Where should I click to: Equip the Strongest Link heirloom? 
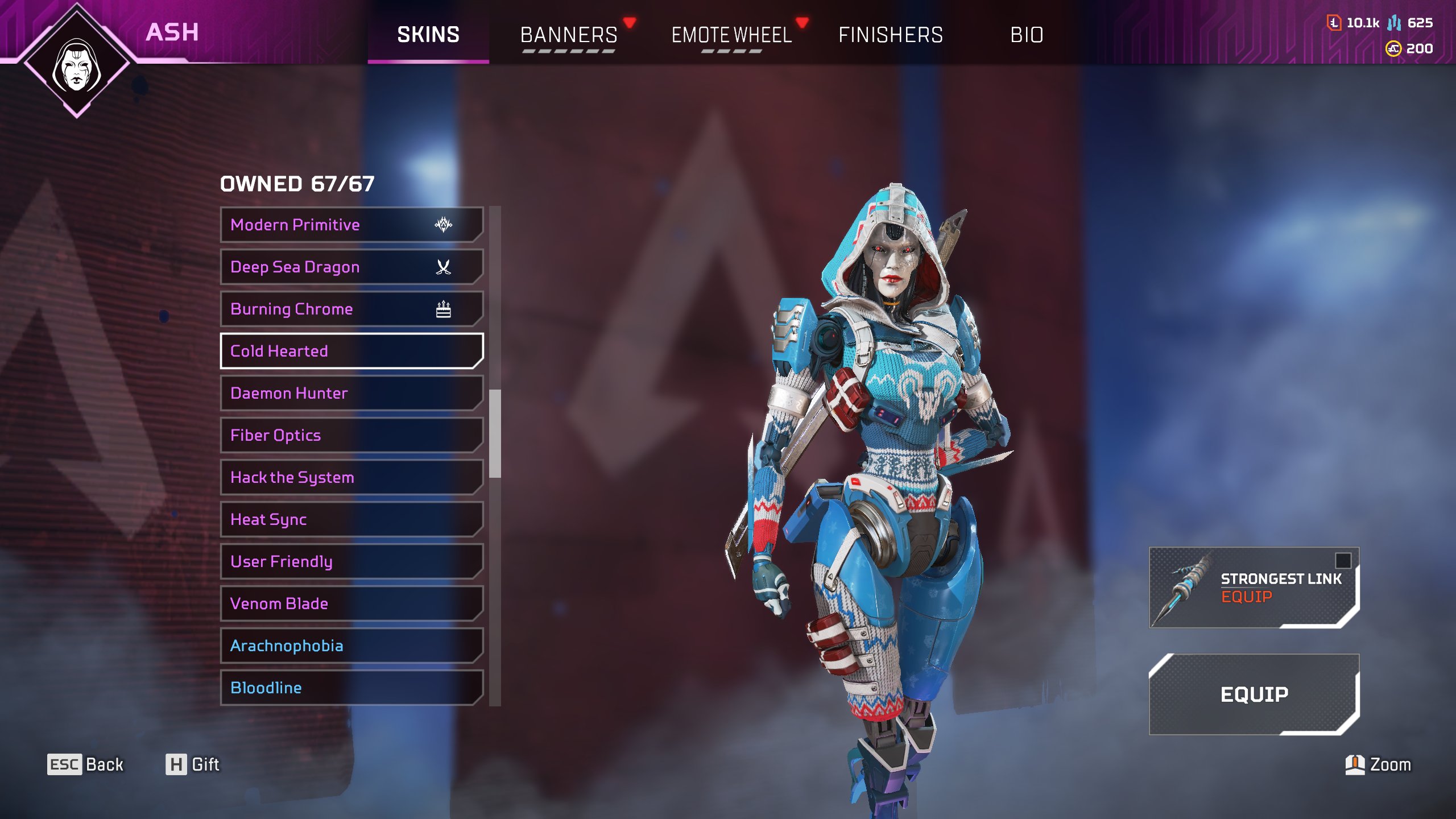1254,588
